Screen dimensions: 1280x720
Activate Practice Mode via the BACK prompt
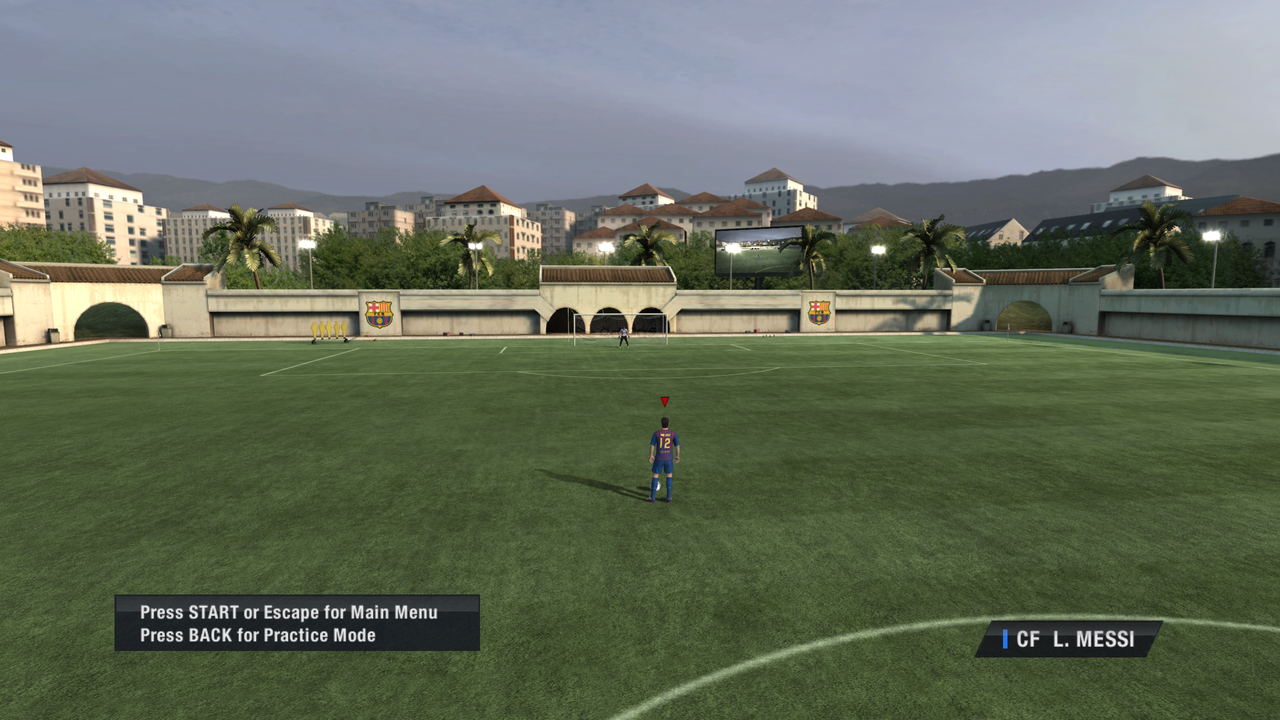pyautogui.click(x=260, y=634)
